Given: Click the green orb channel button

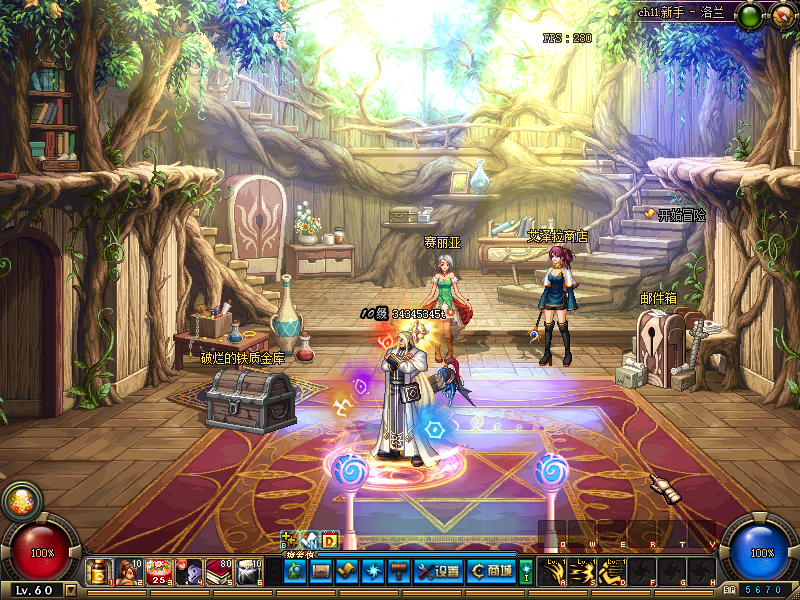Looking at the screenshot, I should [750, 15].
